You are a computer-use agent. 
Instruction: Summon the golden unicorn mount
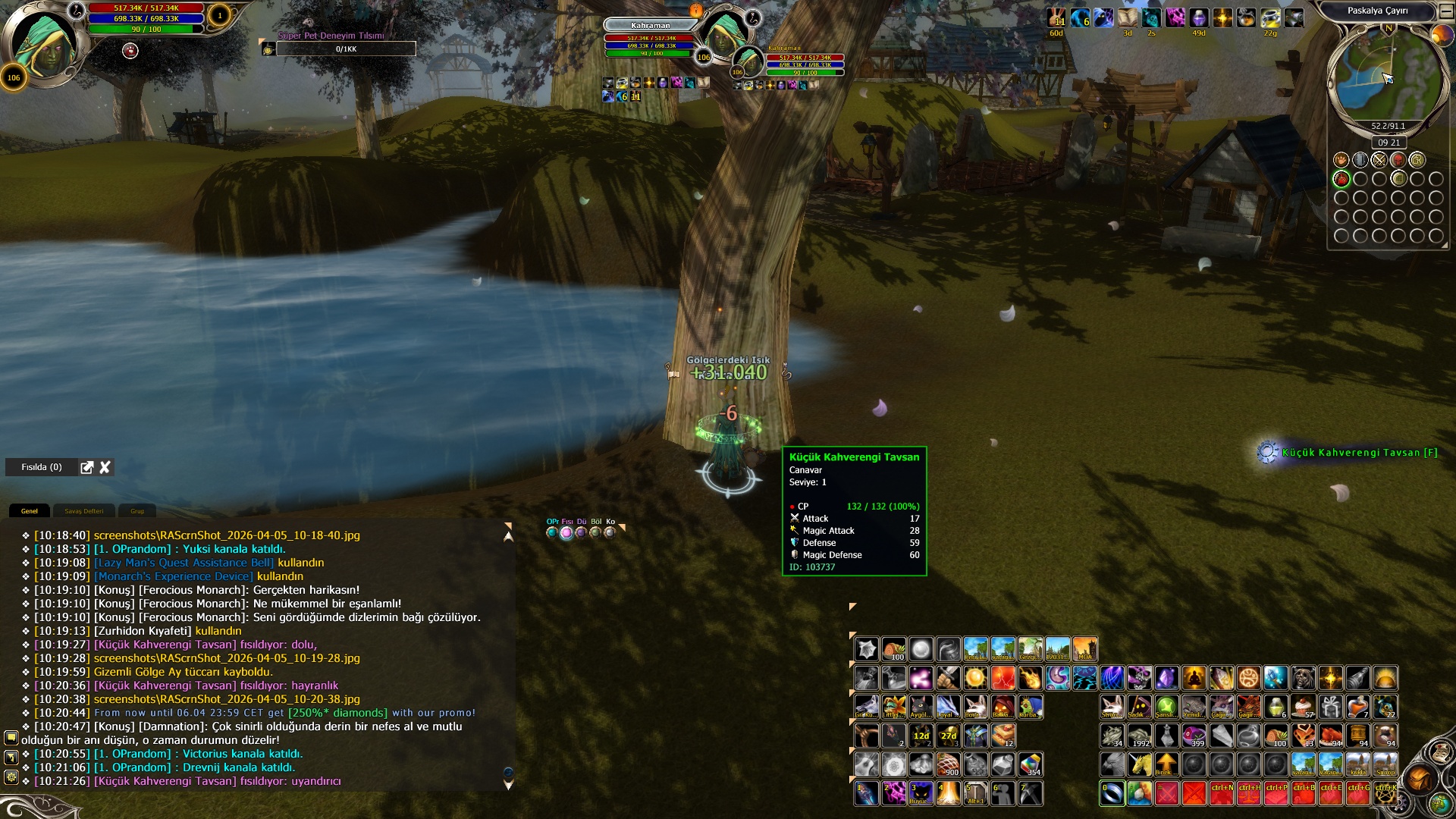[x=1139, y=764]
